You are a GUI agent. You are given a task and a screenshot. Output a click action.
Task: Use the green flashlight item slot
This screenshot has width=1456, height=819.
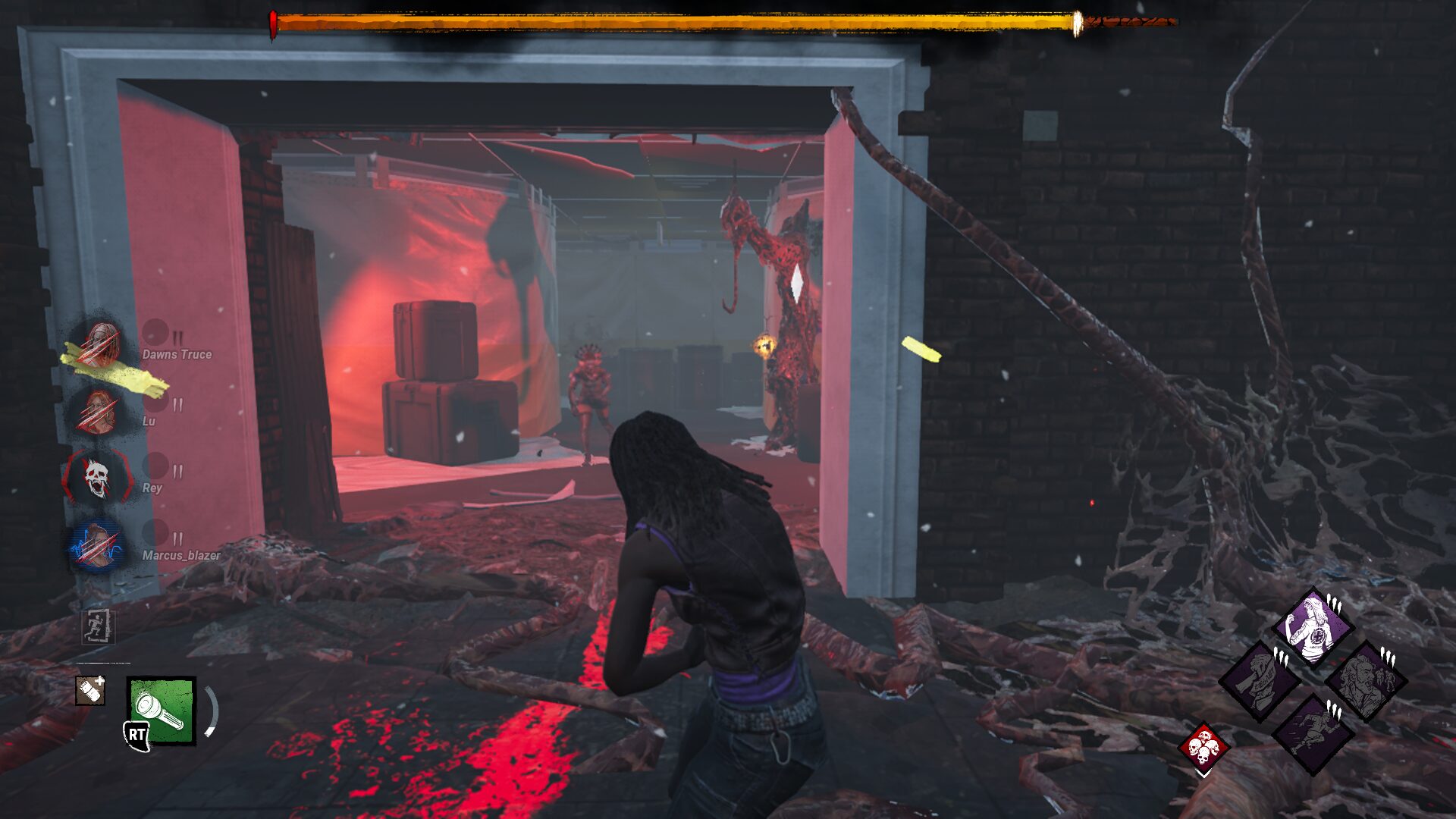[x=162, y=711]
